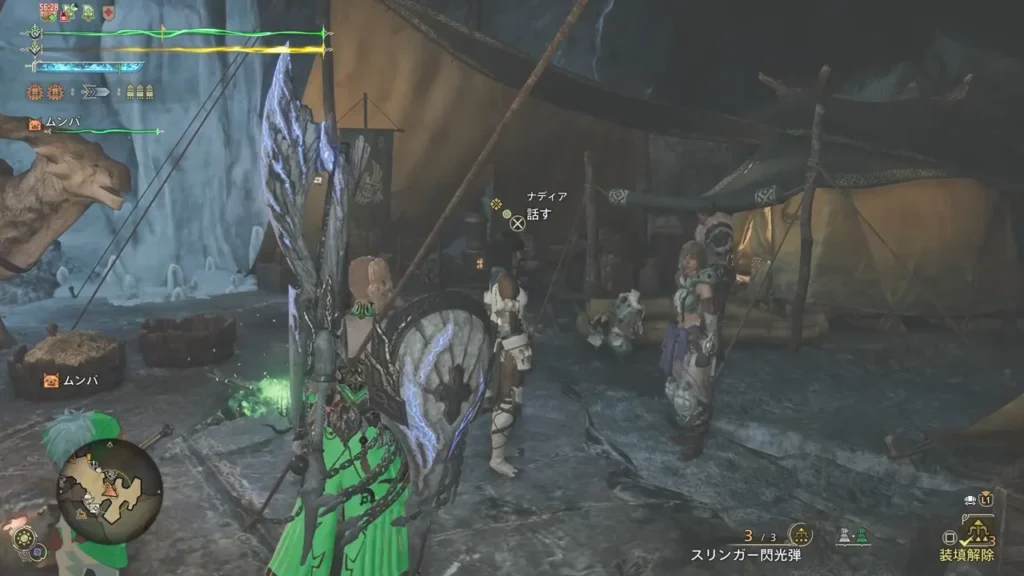Click the weapon sharpness sword gauge
This screenshot has height=576, width=1024.
(88, 67)
